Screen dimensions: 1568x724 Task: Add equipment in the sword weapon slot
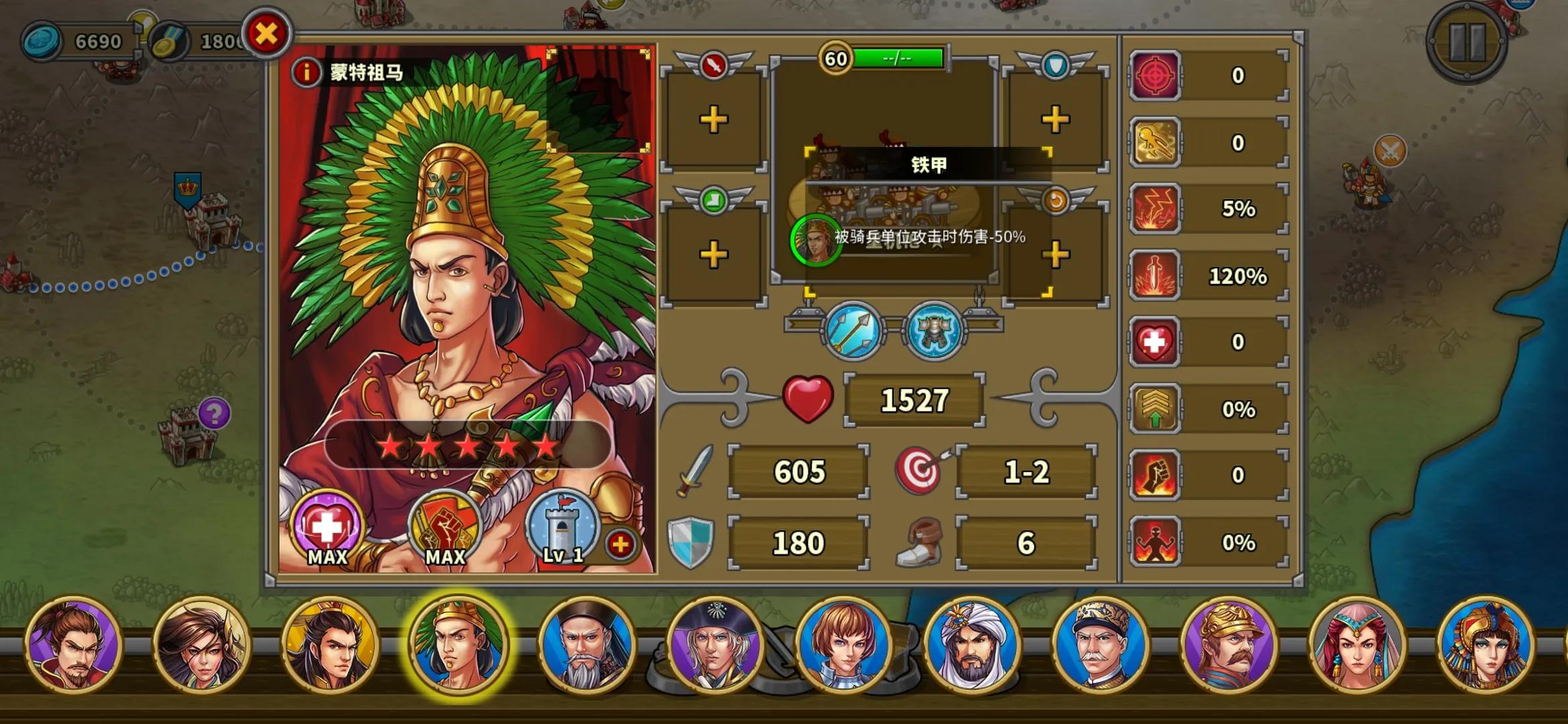[712, 118]
